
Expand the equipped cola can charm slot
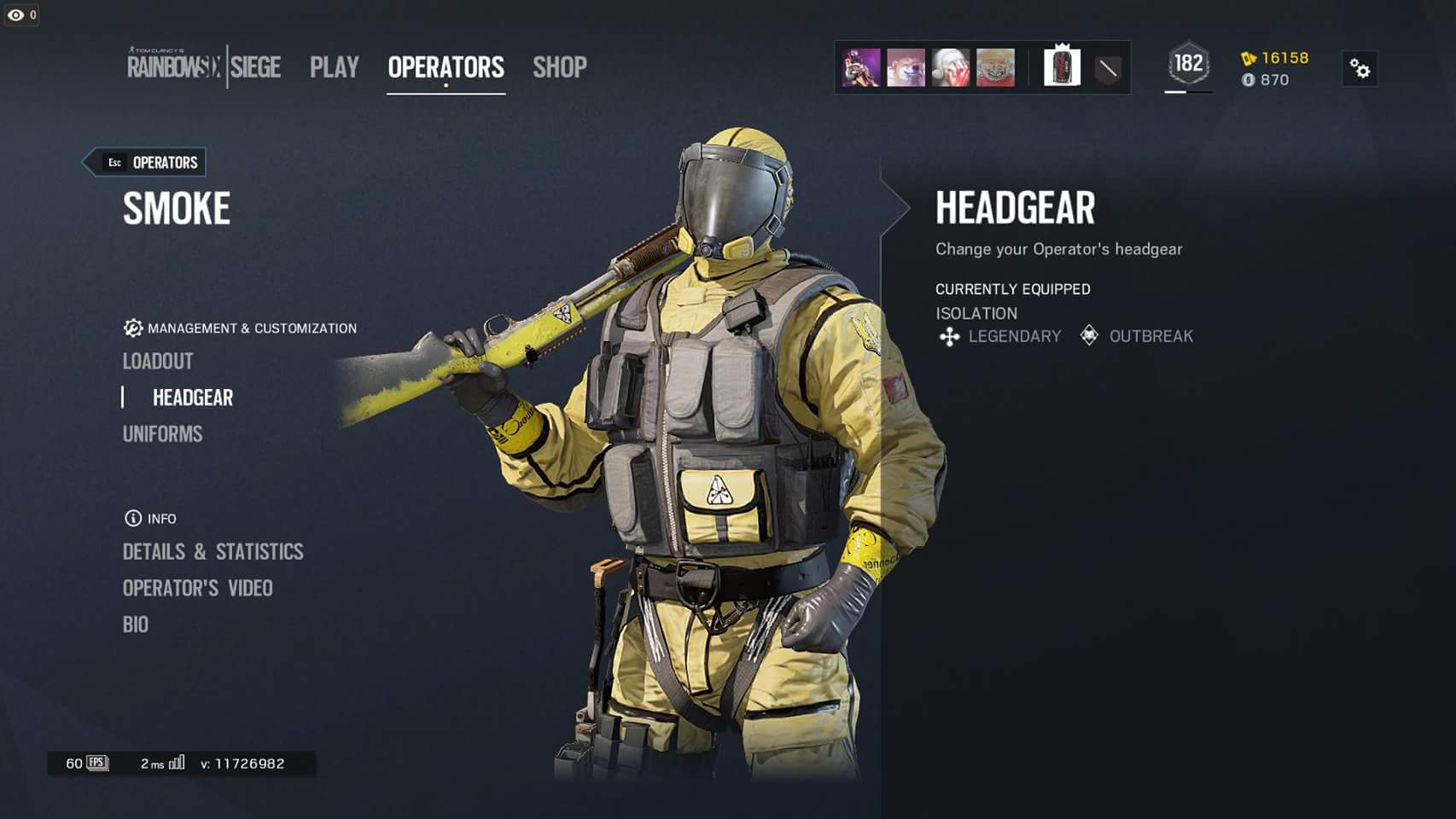[1061, 68]
